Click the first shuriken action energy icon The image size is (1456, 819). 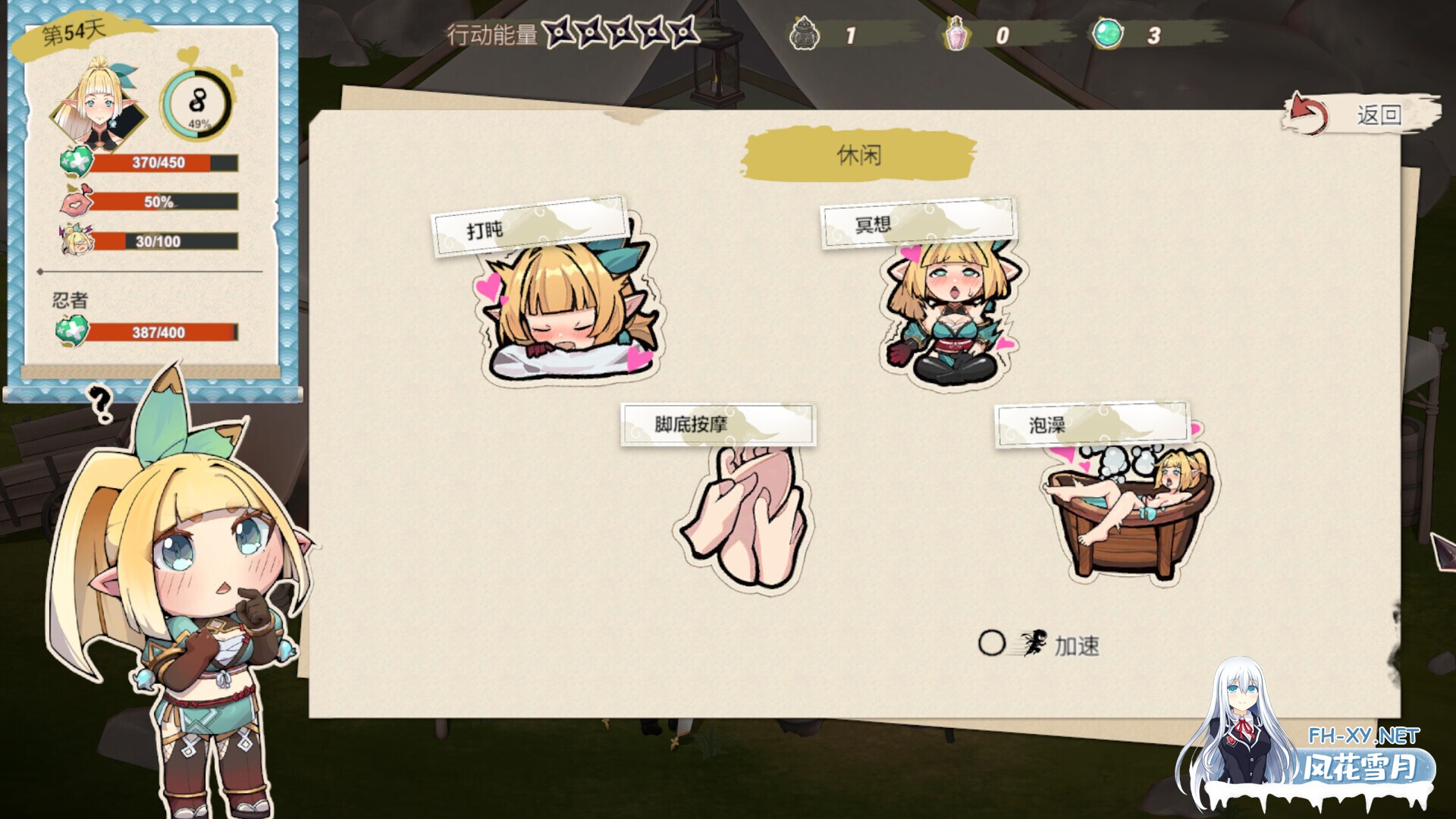(559, 32)
